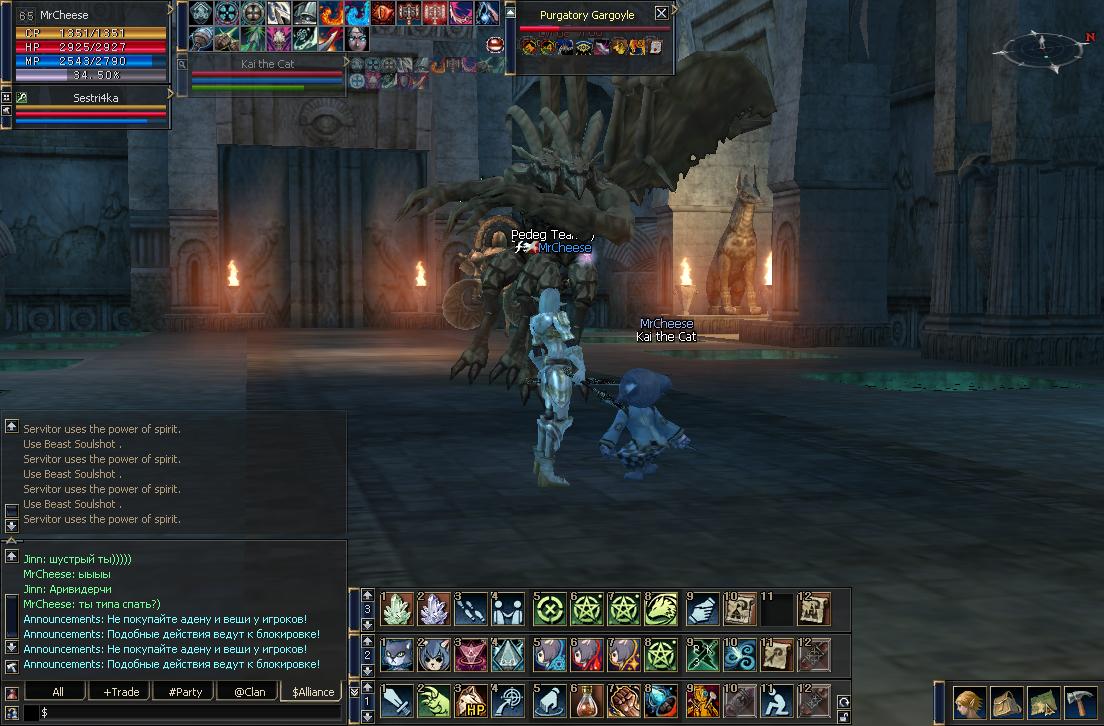Image resolution: width=1104 pixels, height=726 pixels.
Task: Close the Purgatory Gargoyle target window
Action: [661, 14]
